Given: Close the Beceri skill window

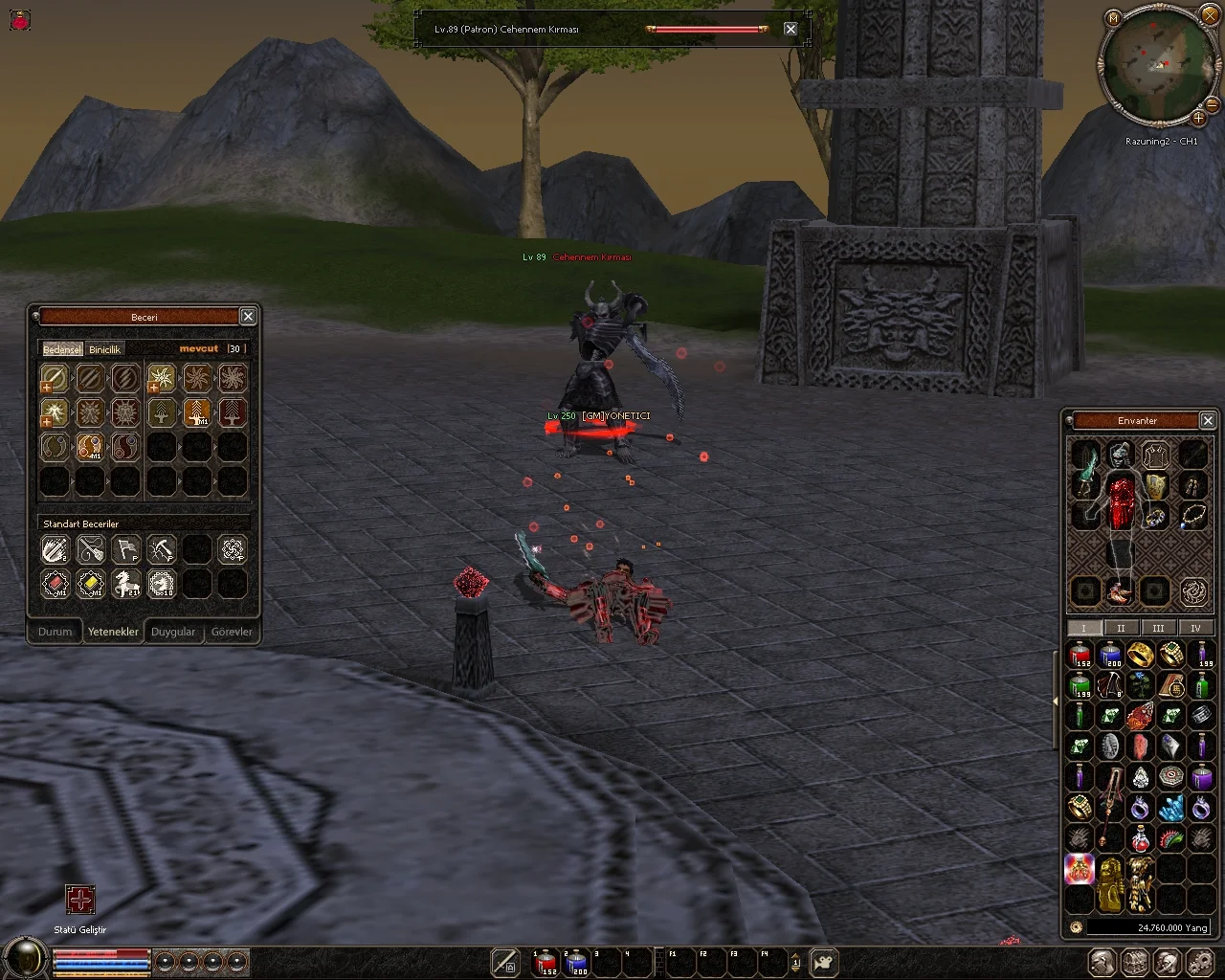Looking at the screenshot, I should click(248, 317).
